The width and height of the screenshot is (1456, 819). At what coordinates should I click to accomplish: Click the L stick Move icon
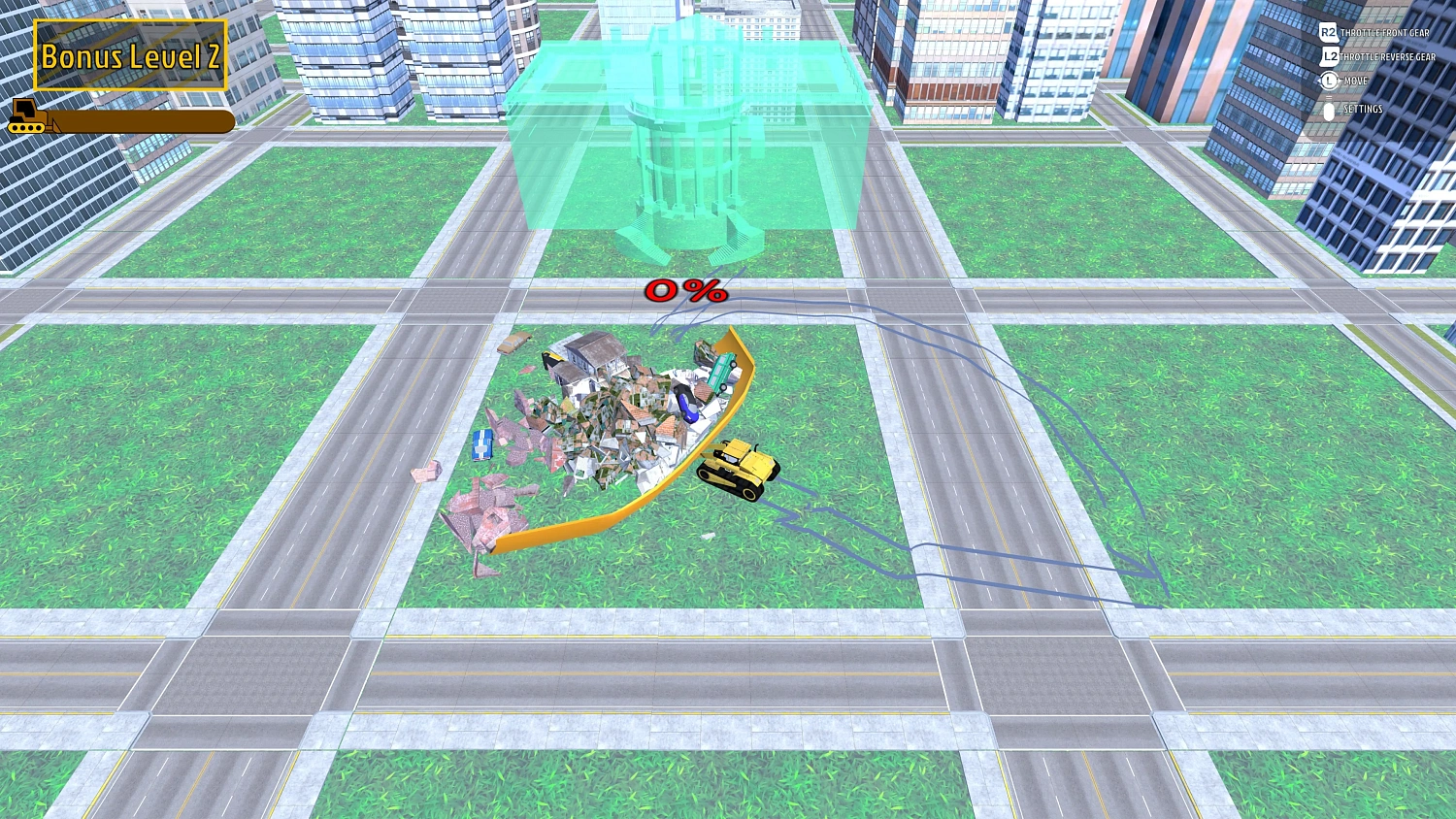point(1329,82)
